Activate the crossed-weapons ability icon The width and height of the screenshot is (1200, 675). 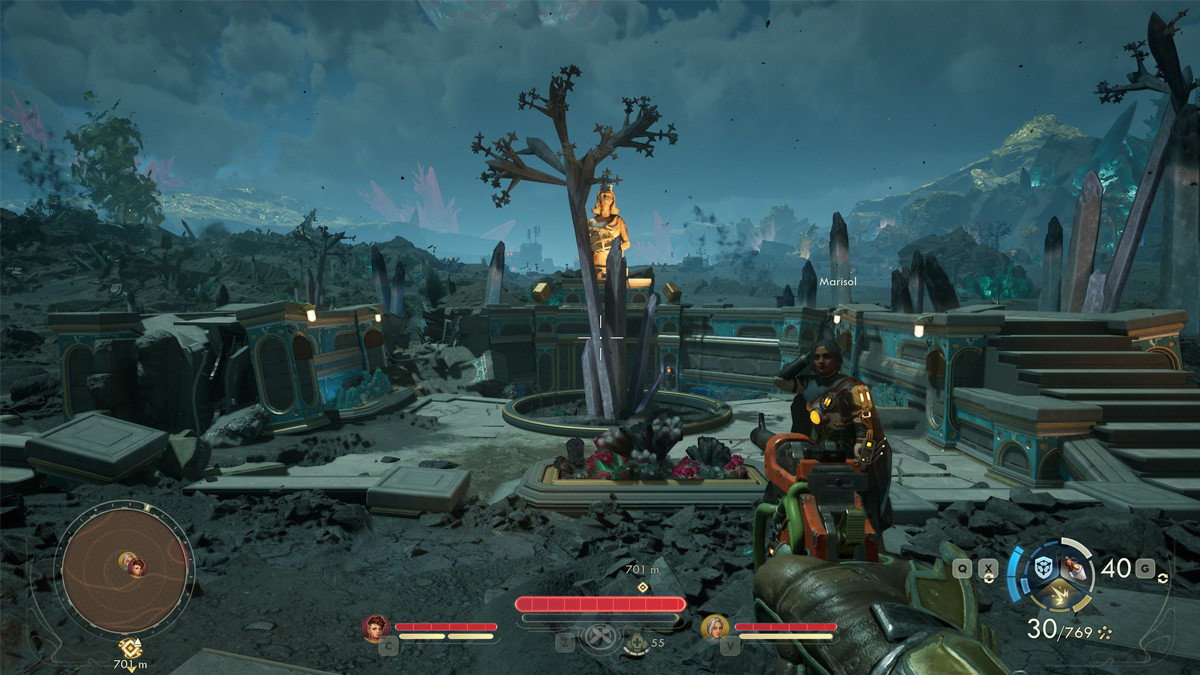tap(598, 638)
